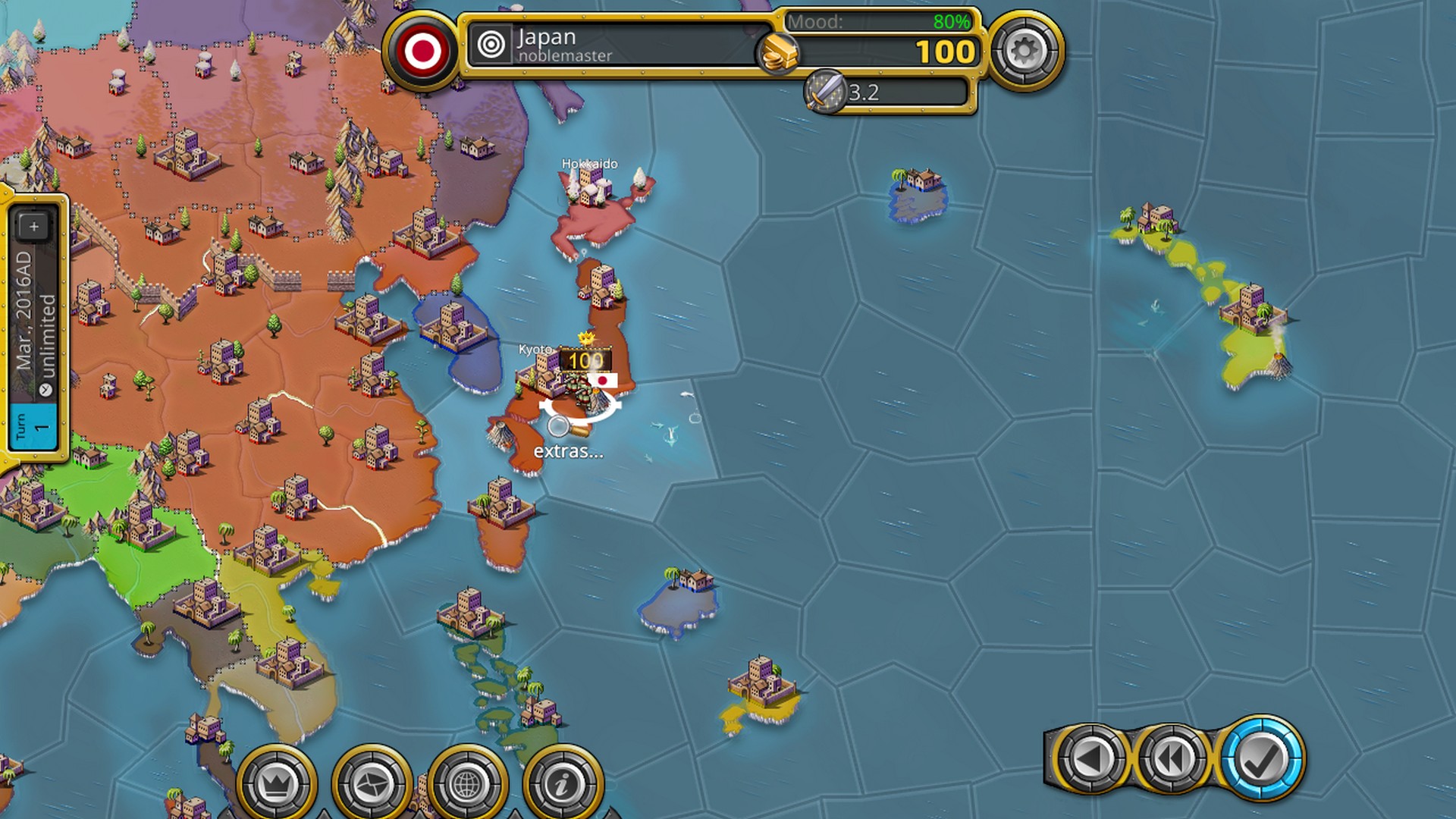The width and height of the screenshot is (1456, 819).
Task: Click the gold coins icon in the top bar
Action: point(781,52)
